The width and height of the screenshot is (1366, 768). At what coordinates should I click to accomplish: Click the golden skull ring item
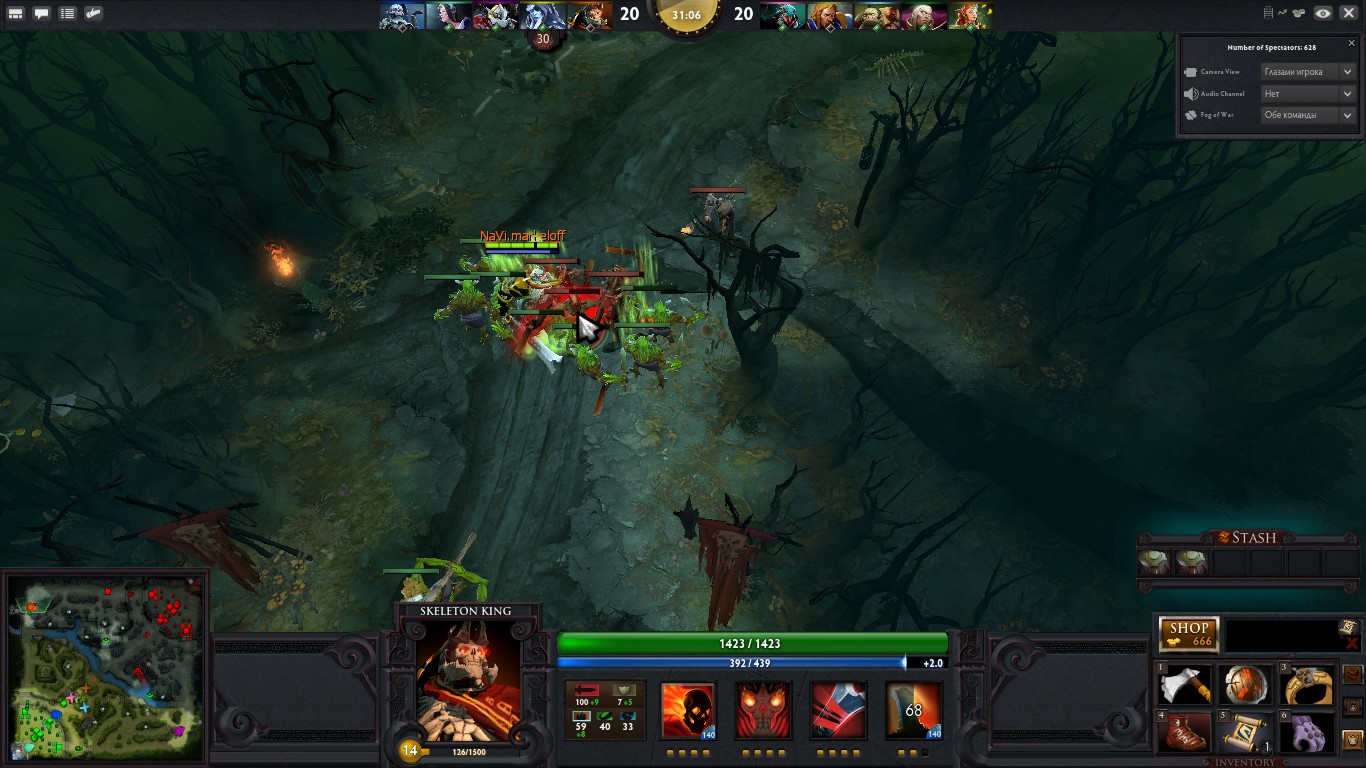(1307, 686)
